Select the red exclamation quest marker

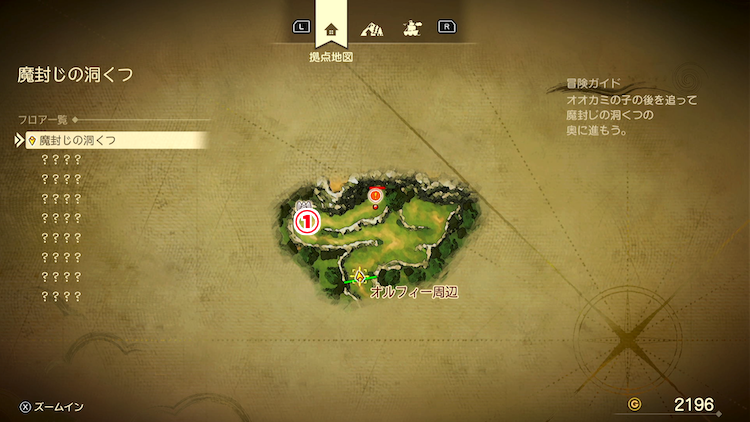[x=376, y=196]
